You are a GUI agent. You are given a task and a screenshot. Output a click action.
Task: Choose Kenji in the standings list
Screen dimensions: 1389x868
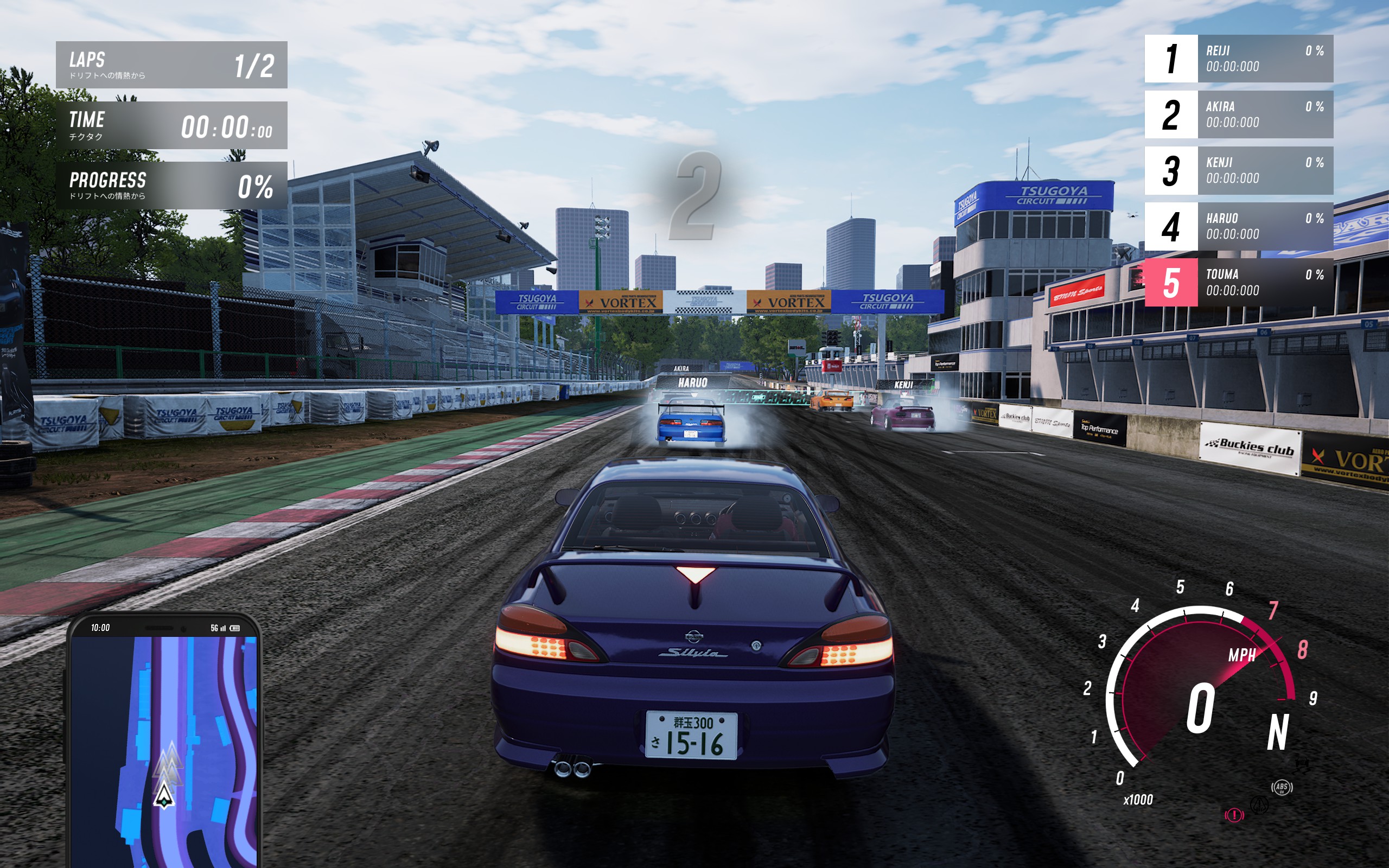[1239, 170]
